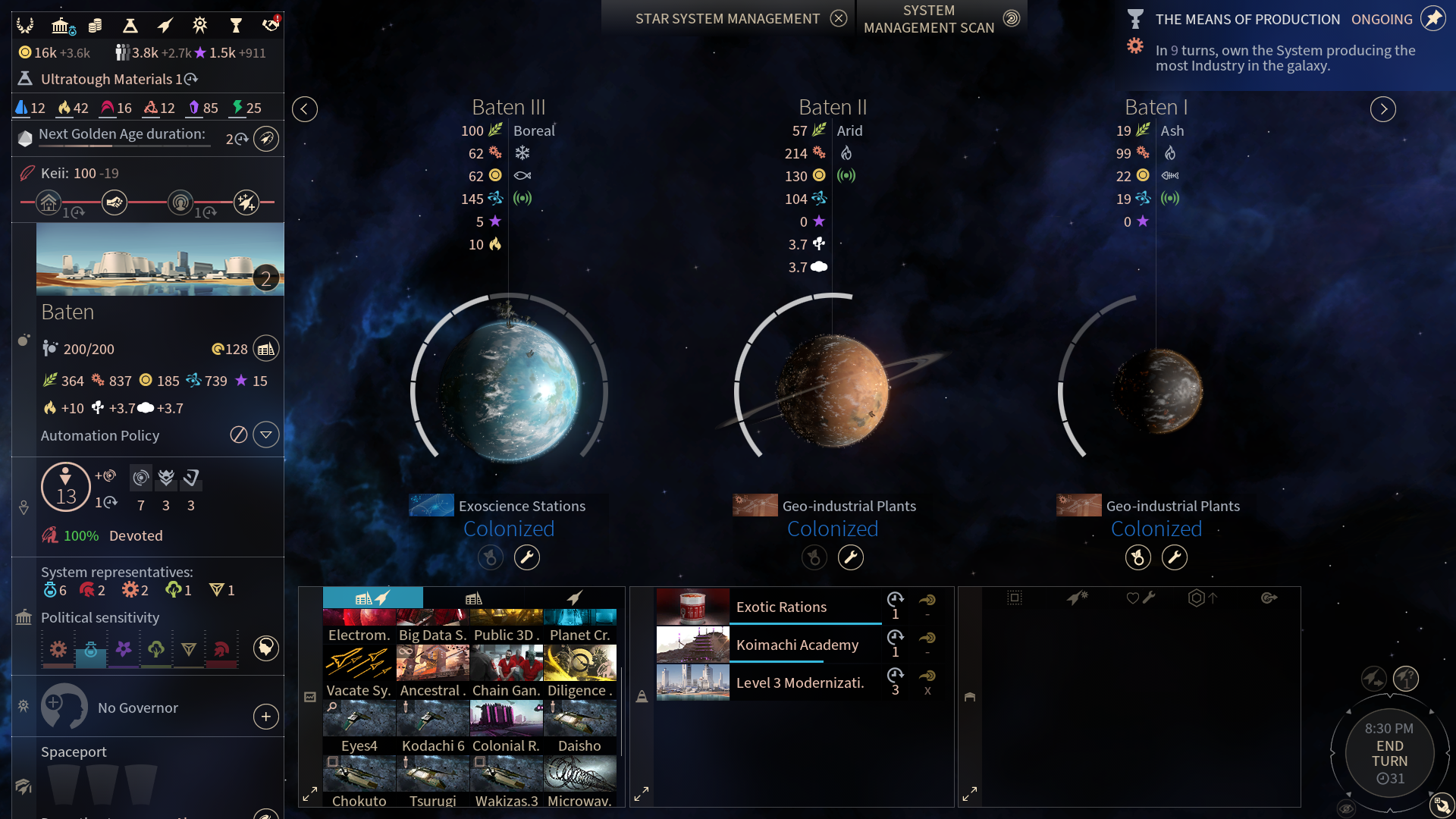
Task: Open the population buyout button beside 128
Action: [266, 349]
